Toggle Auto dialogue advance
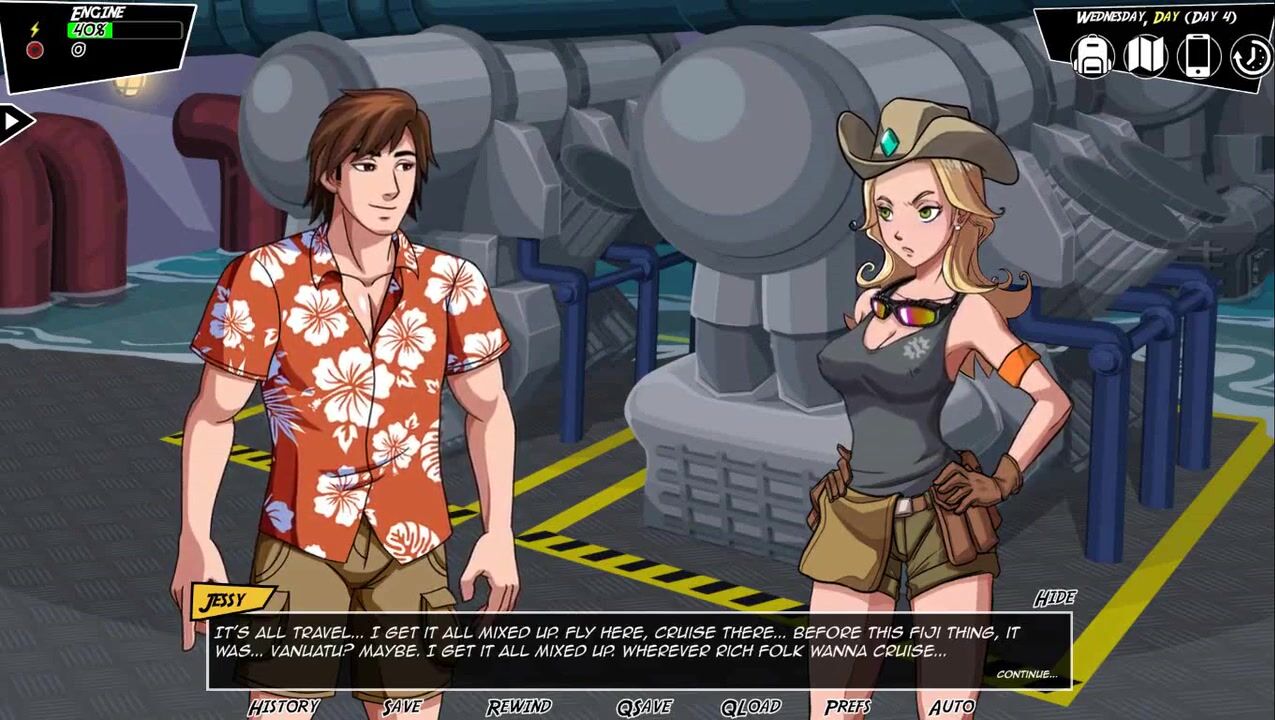The height and width of the screenshot is (720, 1275). click(951, 707)
